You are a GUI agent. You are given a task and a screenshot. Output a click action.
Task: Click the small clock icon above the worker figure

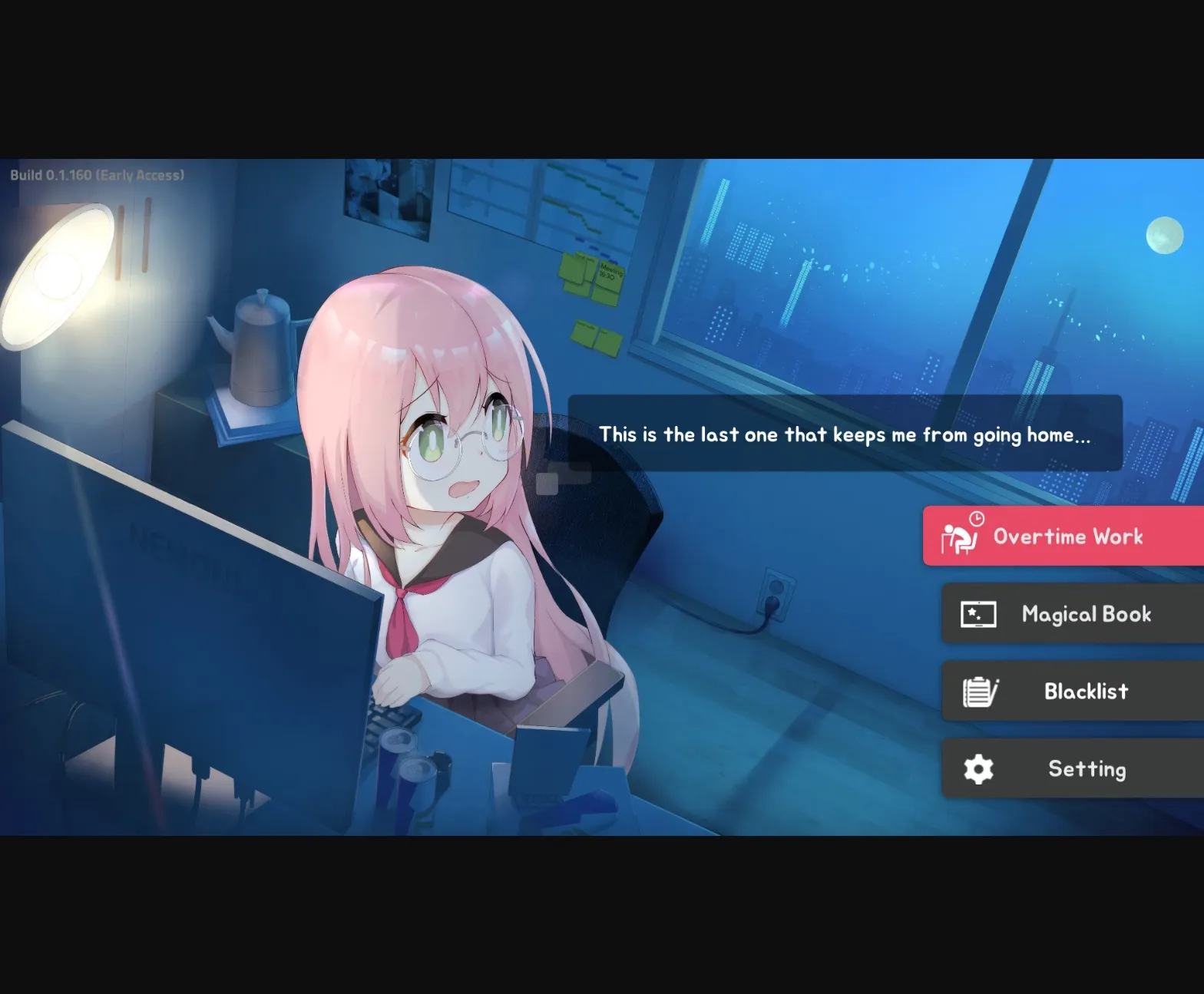[975, 520]
